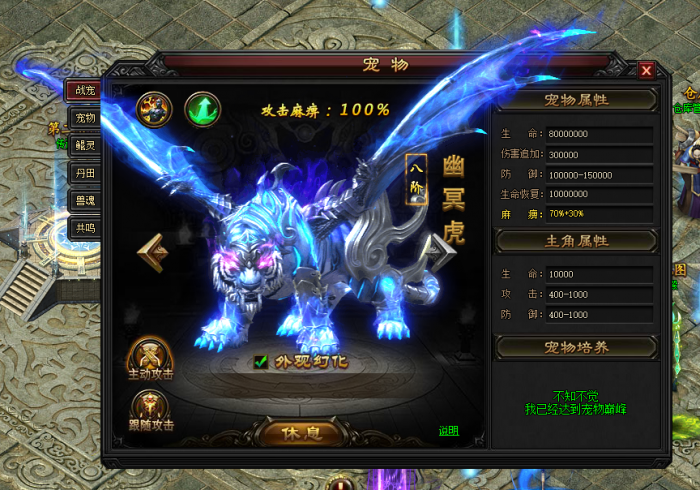Show the previous pet with left arrow

pos(153,253)
